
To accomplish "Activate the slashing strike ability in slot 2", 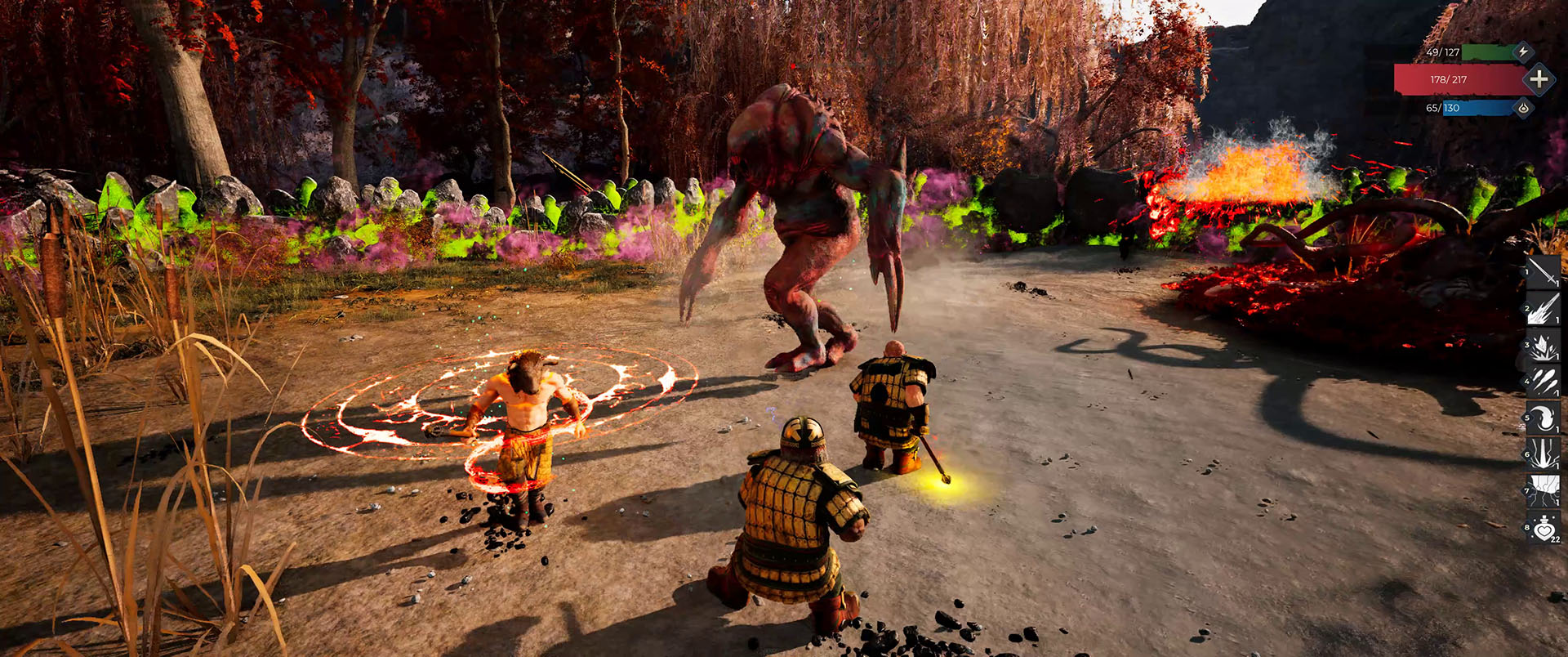I will point(1543,309).
